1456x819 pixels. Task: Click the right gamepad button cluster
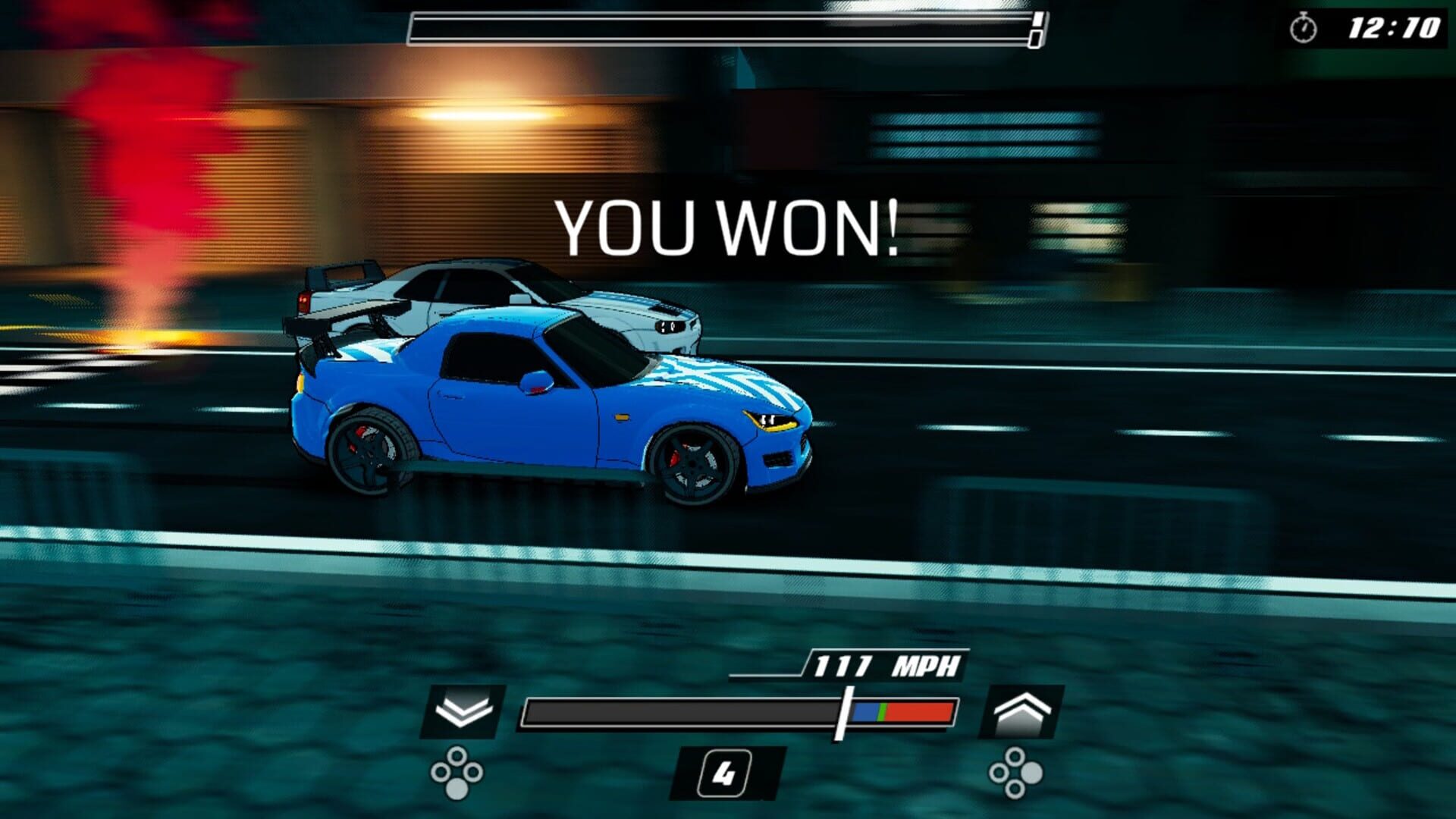(1016, 773)
